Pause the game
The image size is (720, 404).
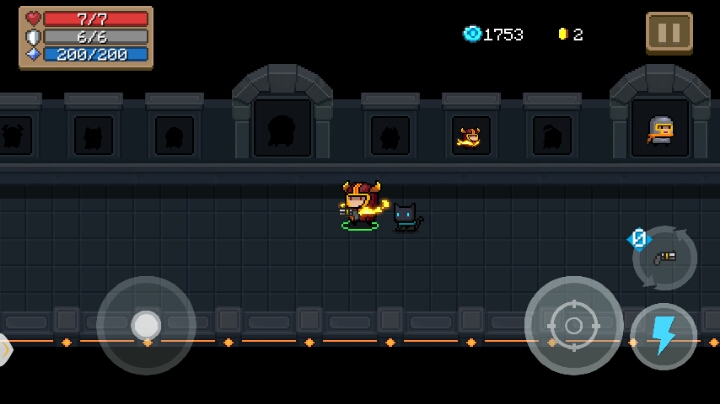click(x=668, y=32)
